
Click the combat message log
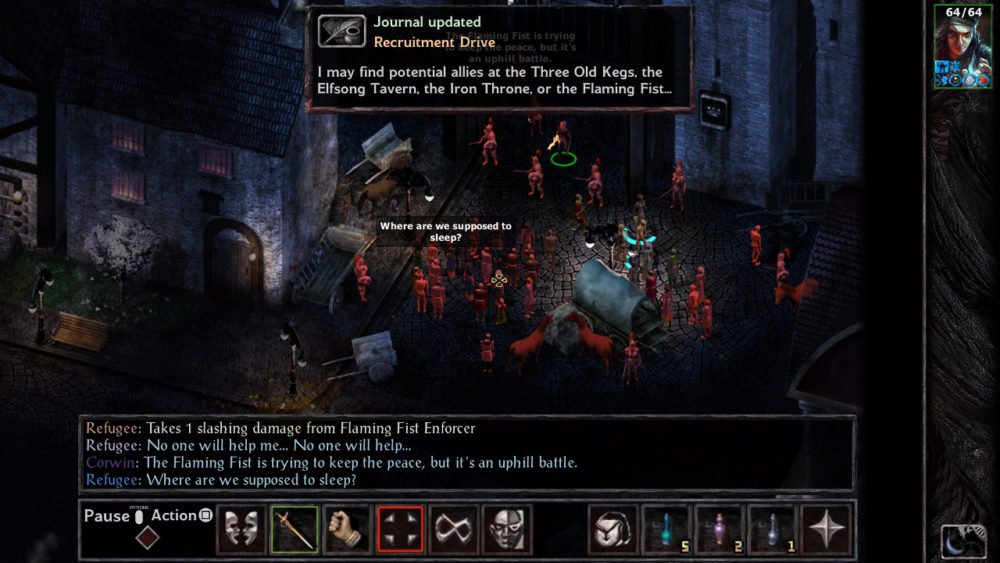(467, 454)
